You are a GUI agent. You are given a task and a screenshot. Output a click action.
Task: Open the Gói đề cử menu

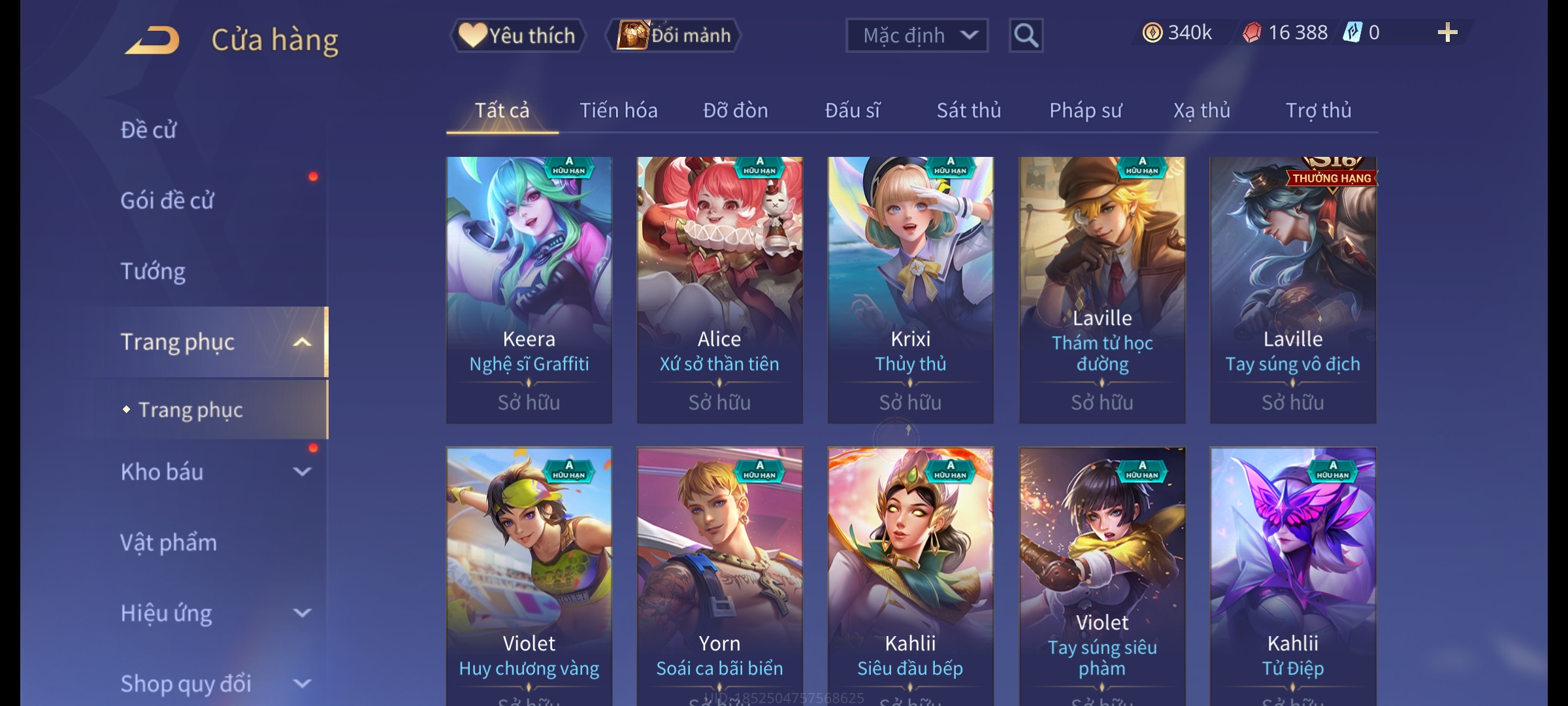(167, 201)
